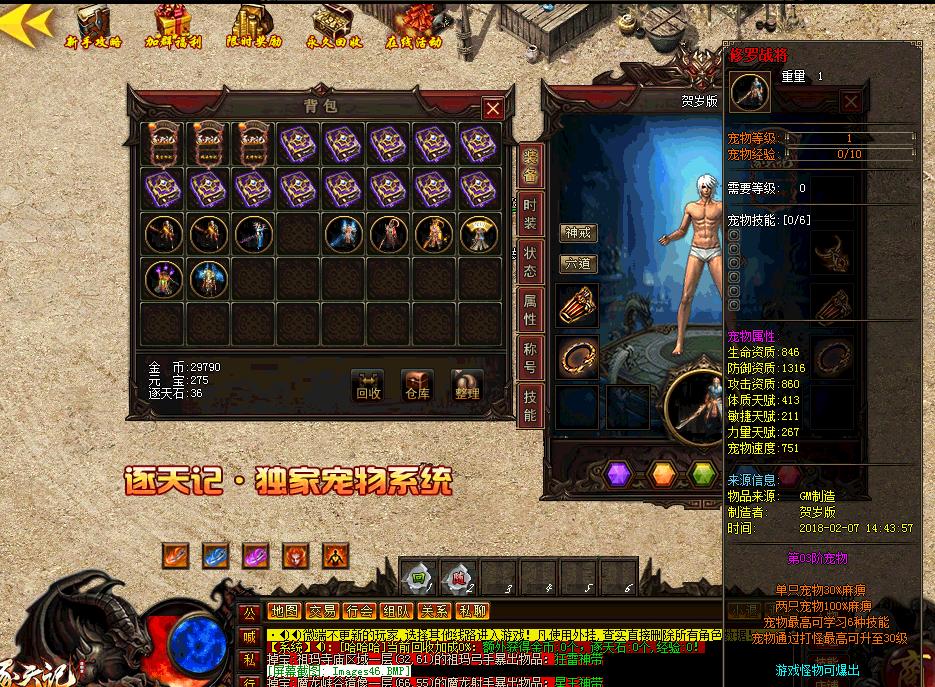Viewport: 935px width, 687px height.
Task: Switch to the 装备 equipment tab
Action: (530, 166)
